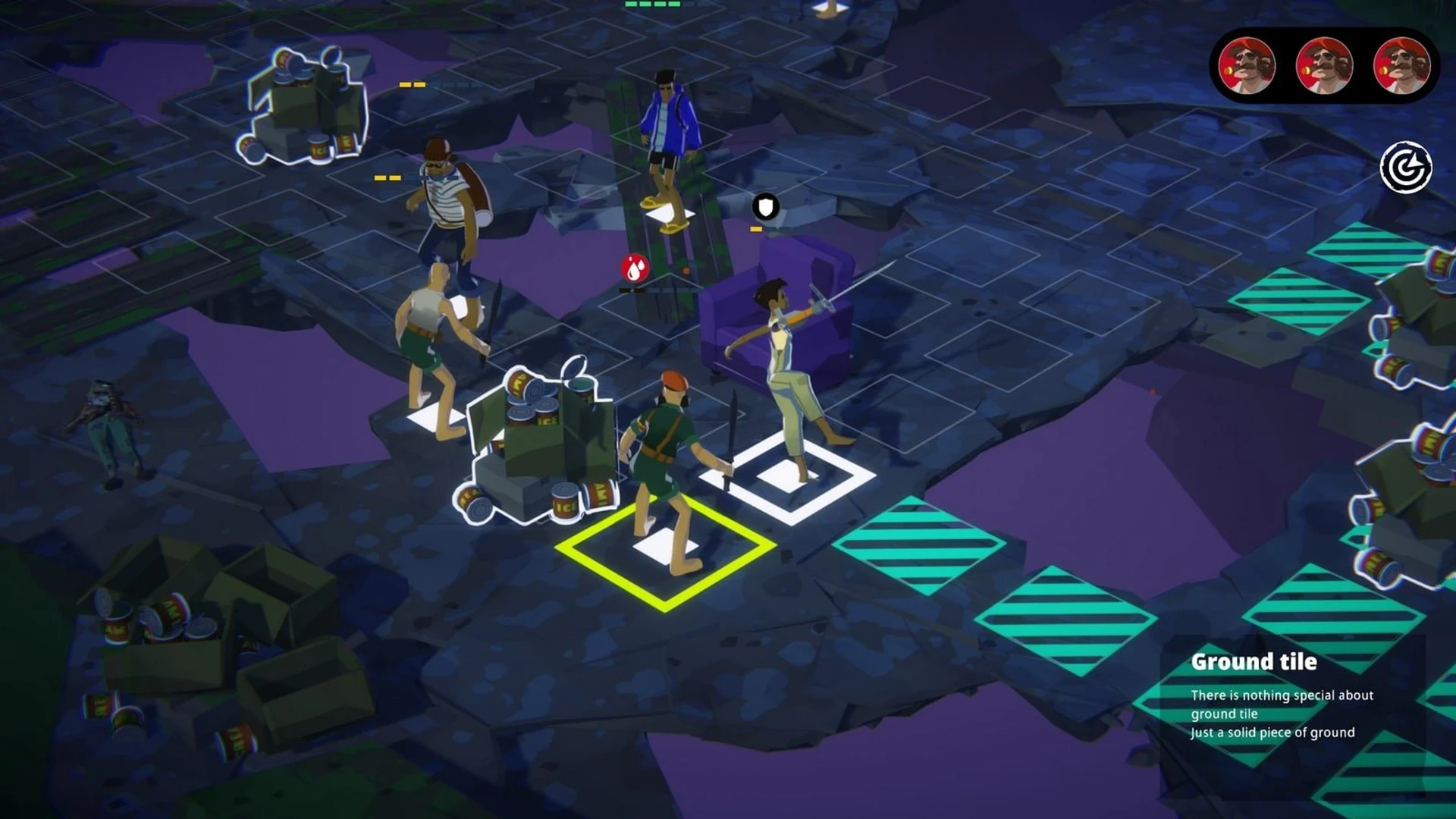Click the white shield status icon
Screen dimensions: 1456x819
(x=766, y=206)
